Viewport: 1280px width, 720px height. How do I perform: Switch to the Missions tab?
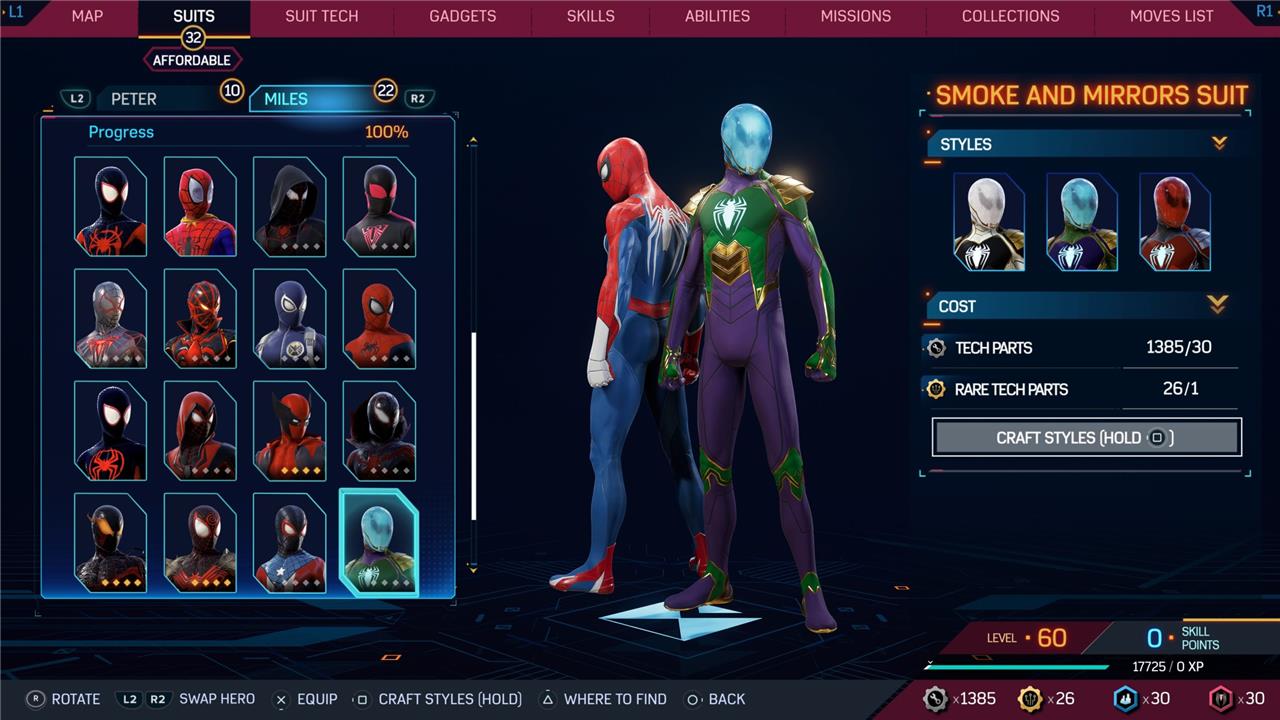point(855,16)
